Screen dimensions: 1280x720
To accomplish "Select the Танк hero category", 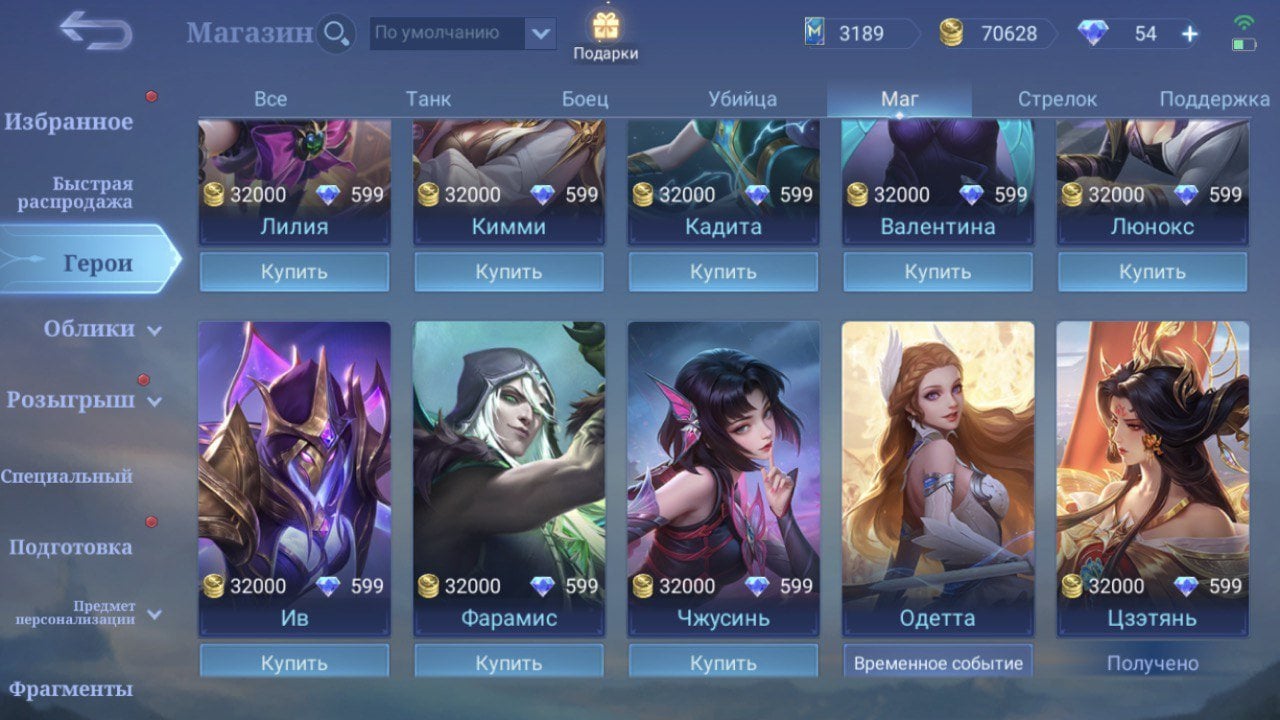I will tap(428, 99).
